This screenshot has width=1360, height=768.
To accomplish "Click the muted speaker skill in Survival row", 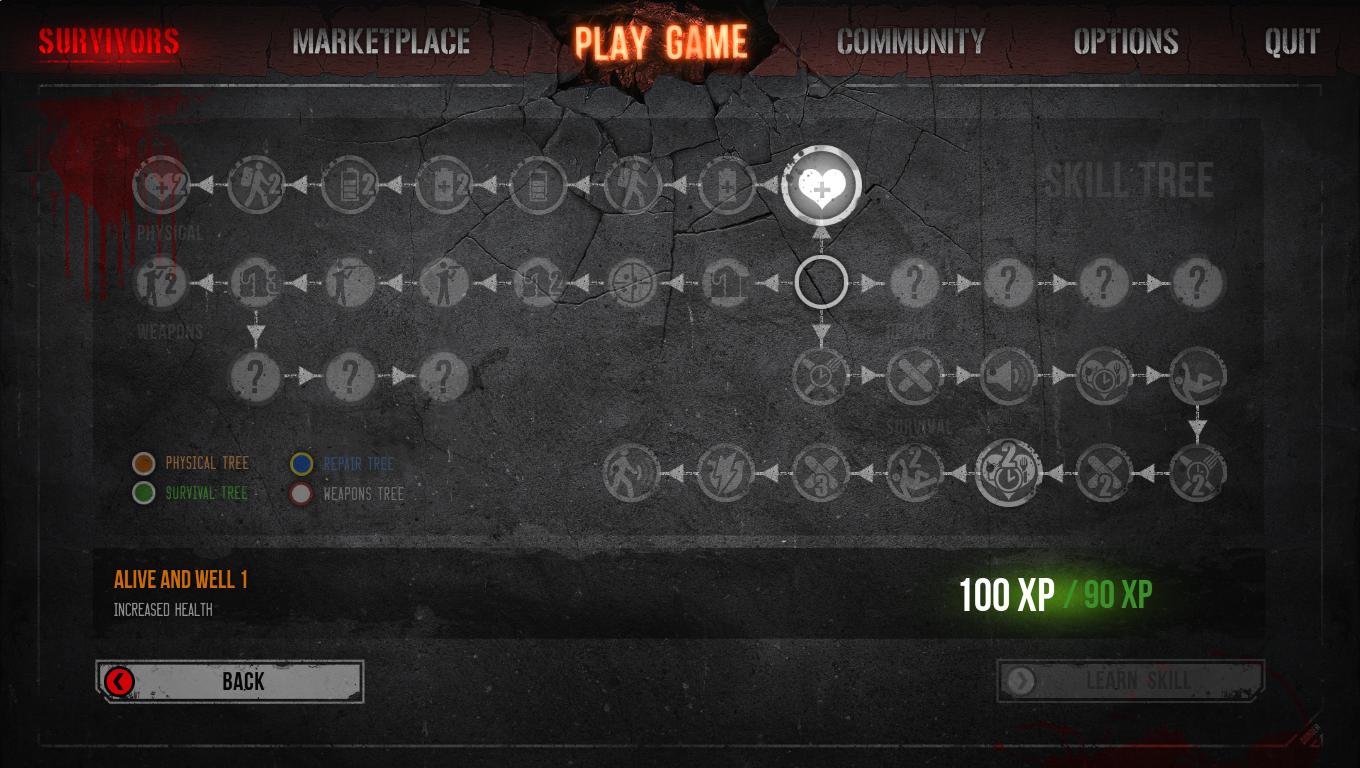I will [1009, 378].
